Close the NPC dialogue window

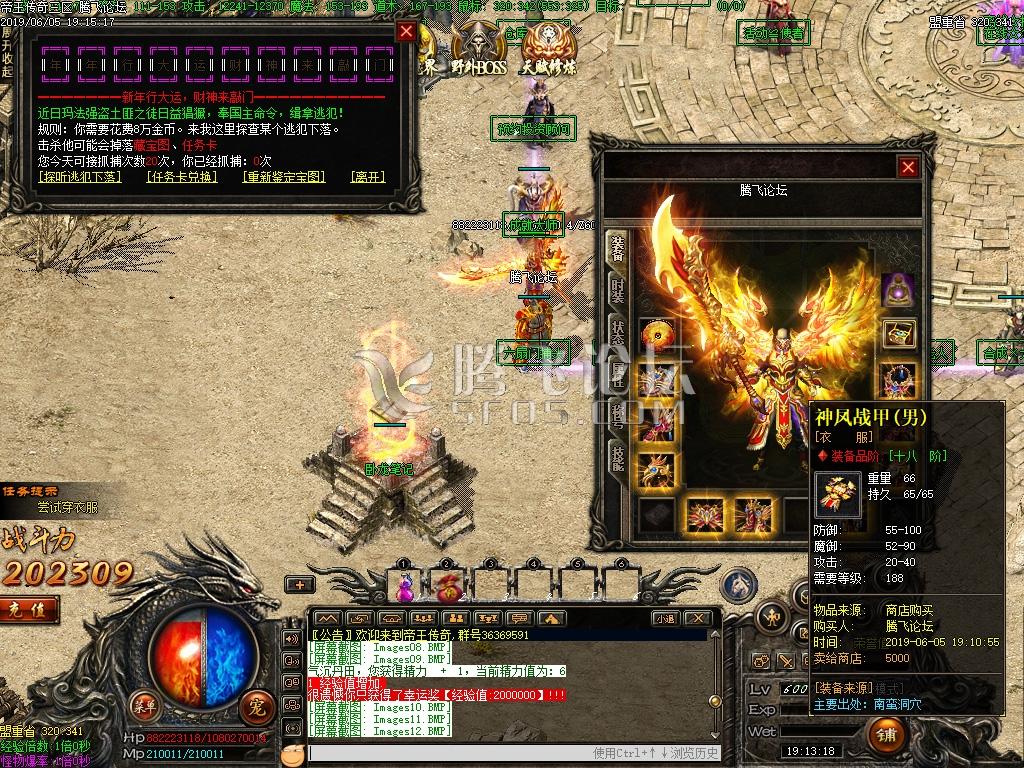(406, 31)
